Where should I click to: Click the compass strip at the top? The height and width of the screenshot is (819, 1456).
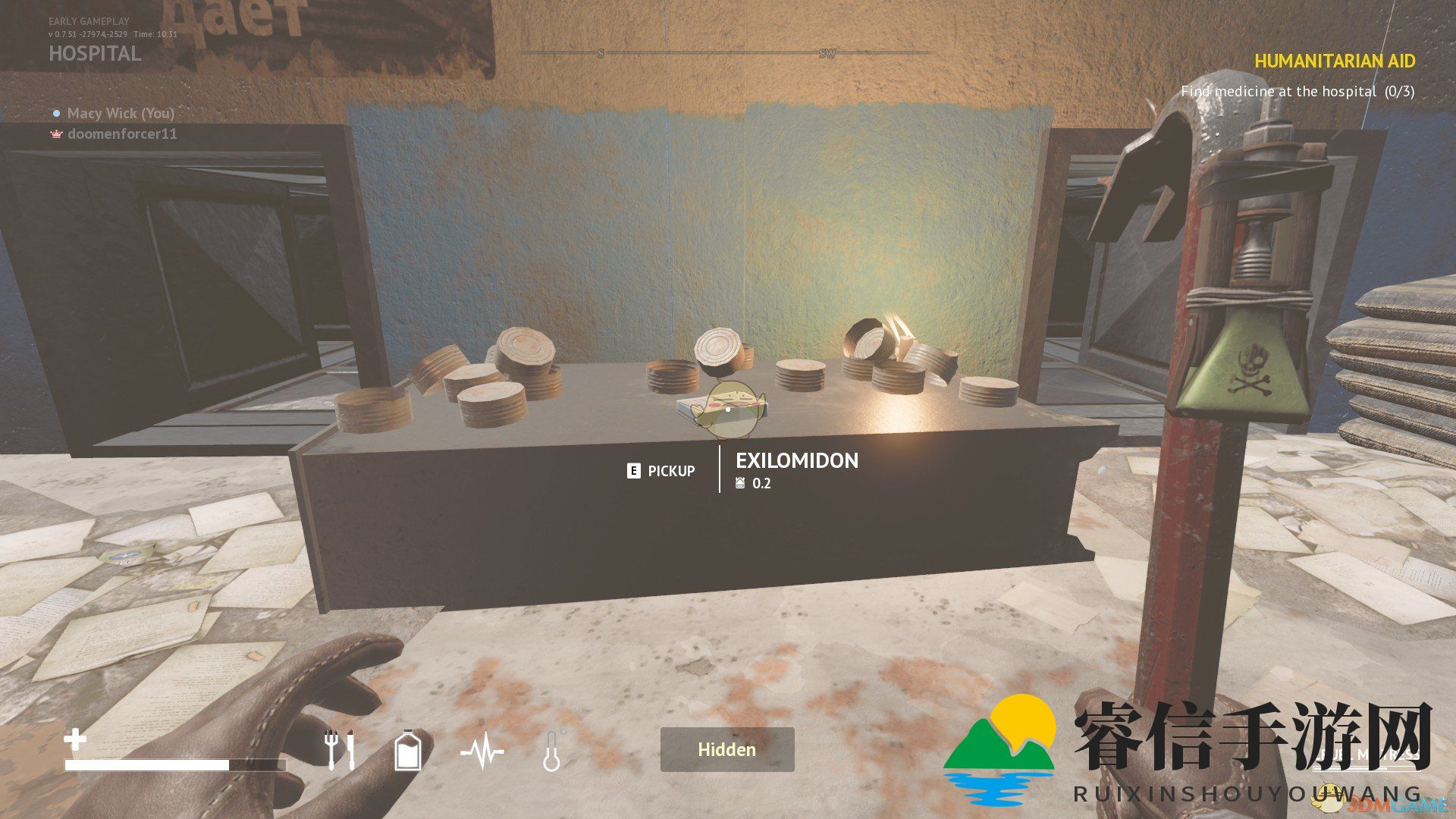726,53
